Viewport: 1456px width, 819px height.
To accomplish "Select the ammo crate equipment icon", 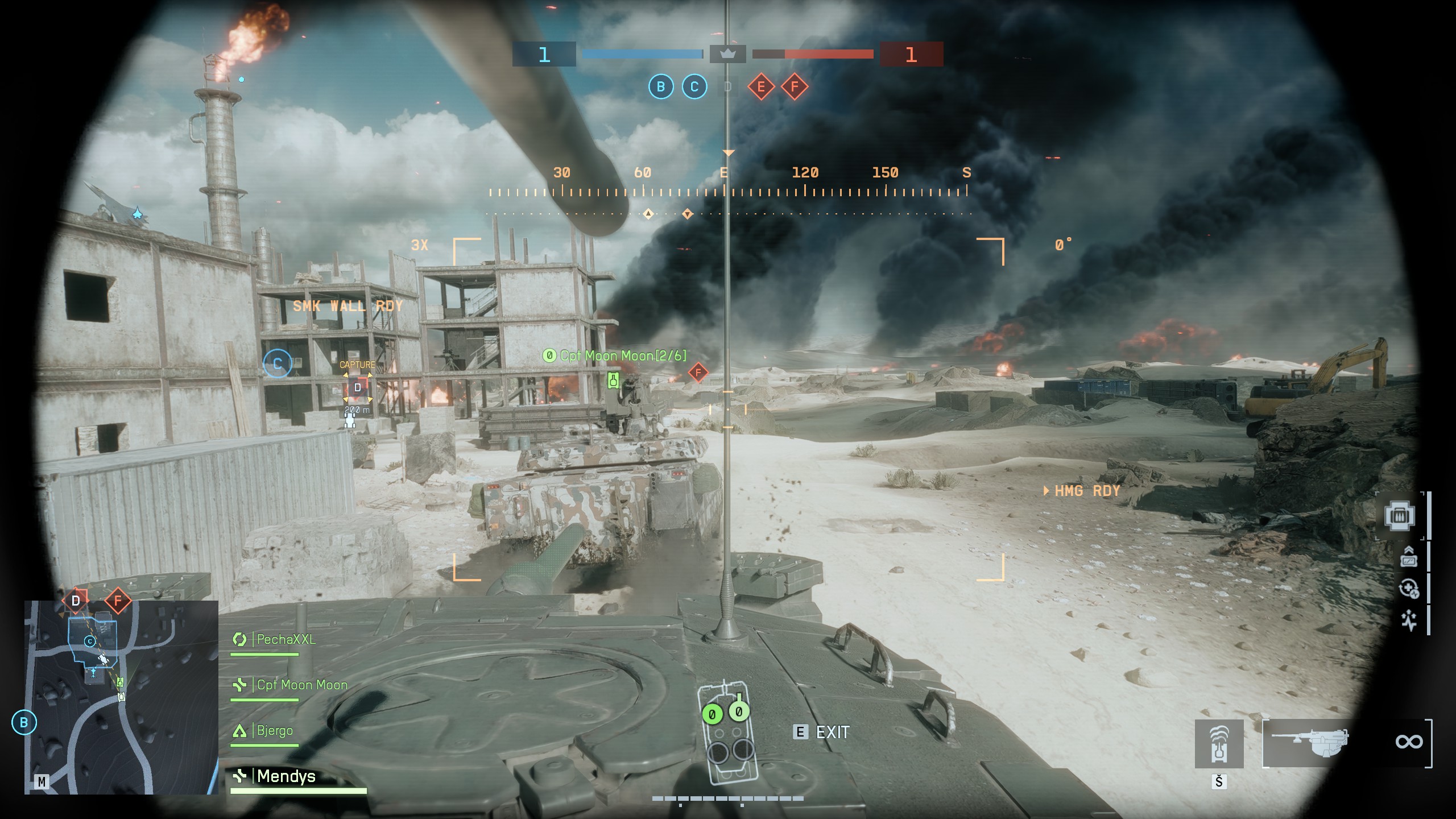I will pos(1400,515).
